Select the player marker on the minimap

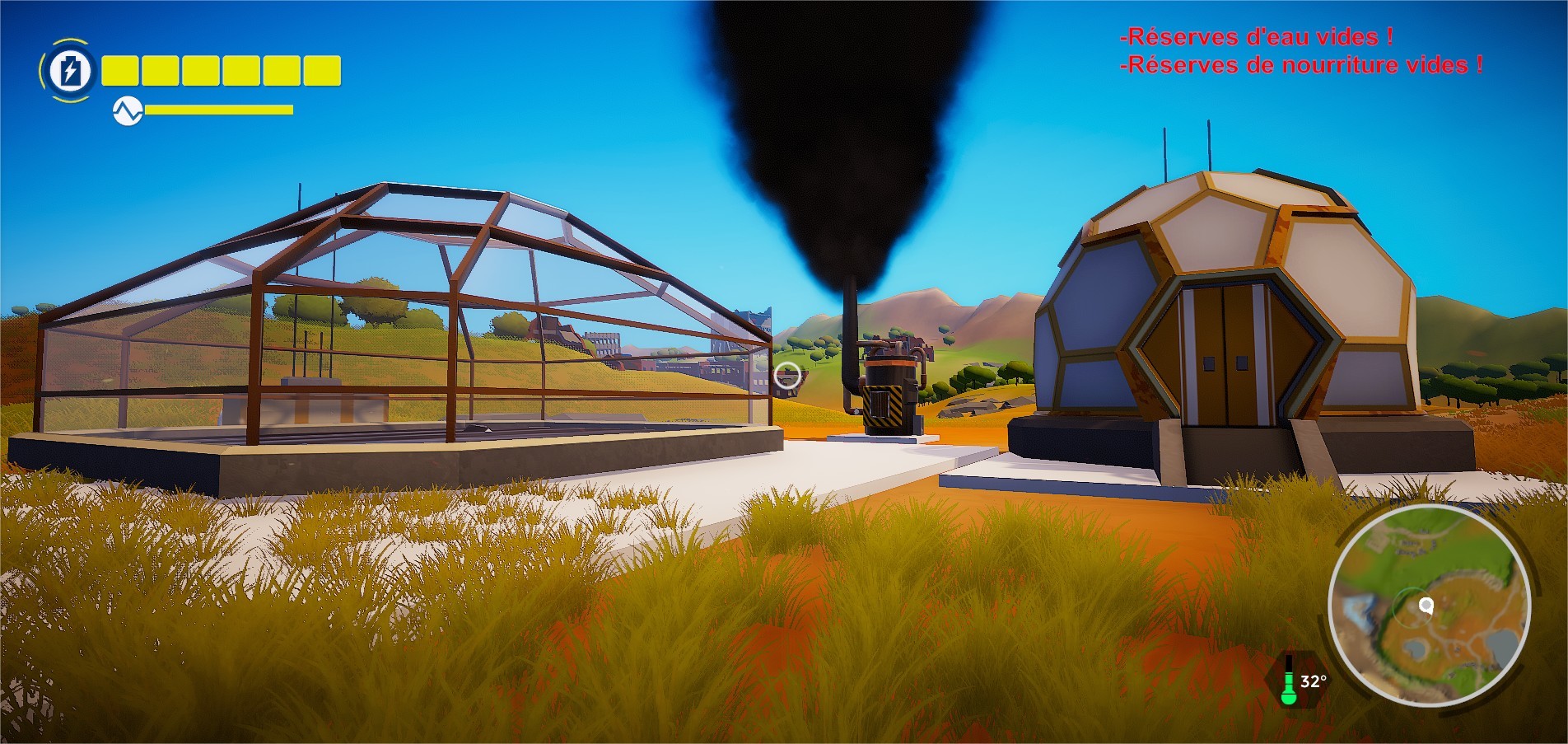1426,606
